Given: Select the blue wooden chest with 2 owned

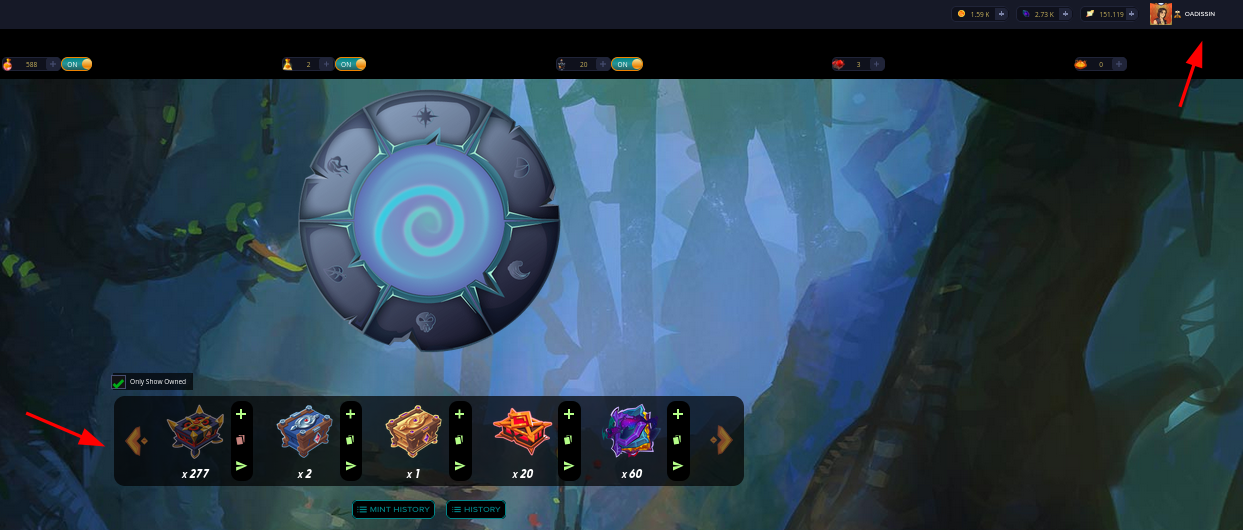Looking at the screenshot, I should [x=304, y=431].
